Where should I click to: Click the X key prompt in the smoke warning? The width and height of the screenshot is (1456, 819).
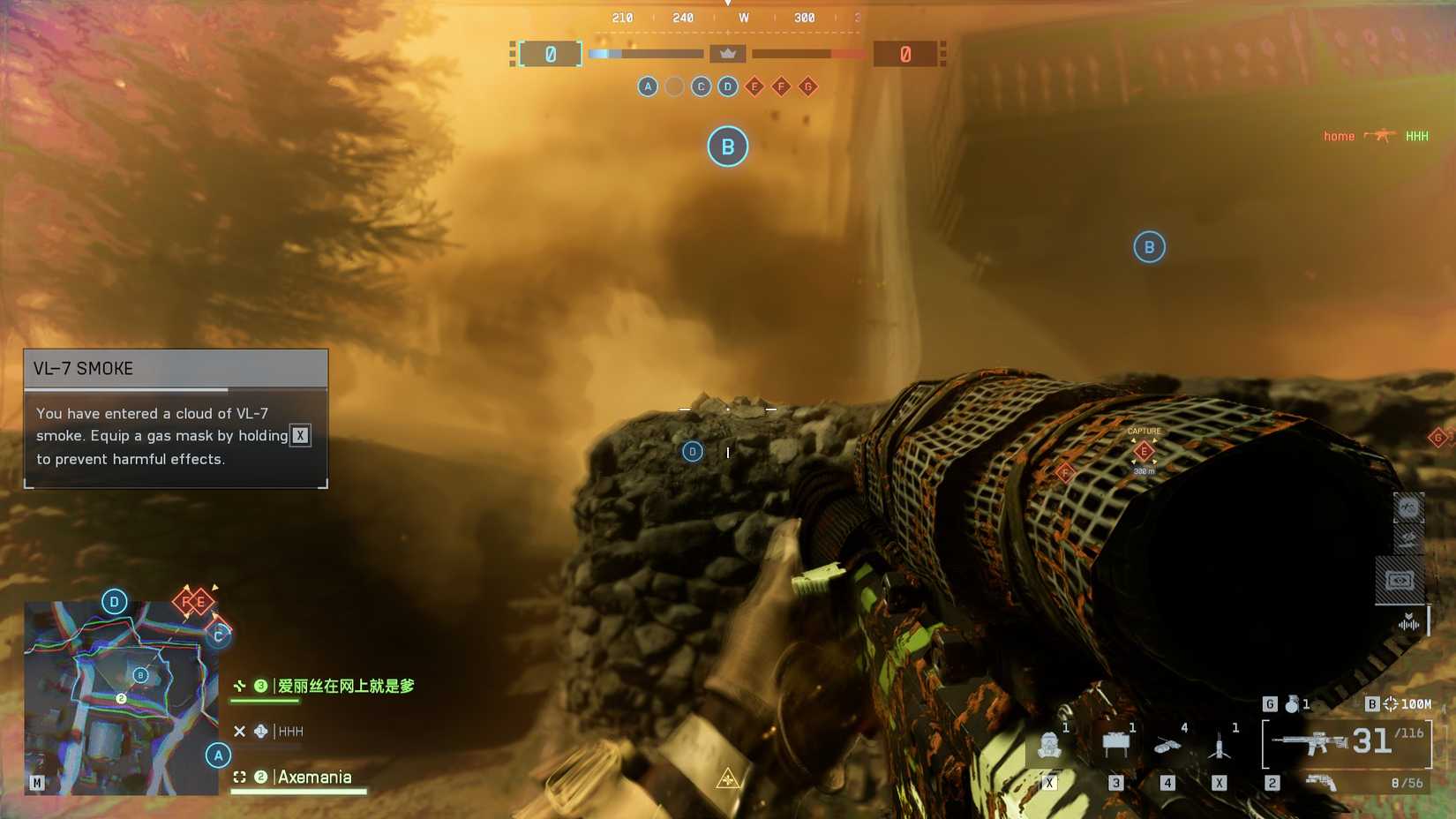299,435
